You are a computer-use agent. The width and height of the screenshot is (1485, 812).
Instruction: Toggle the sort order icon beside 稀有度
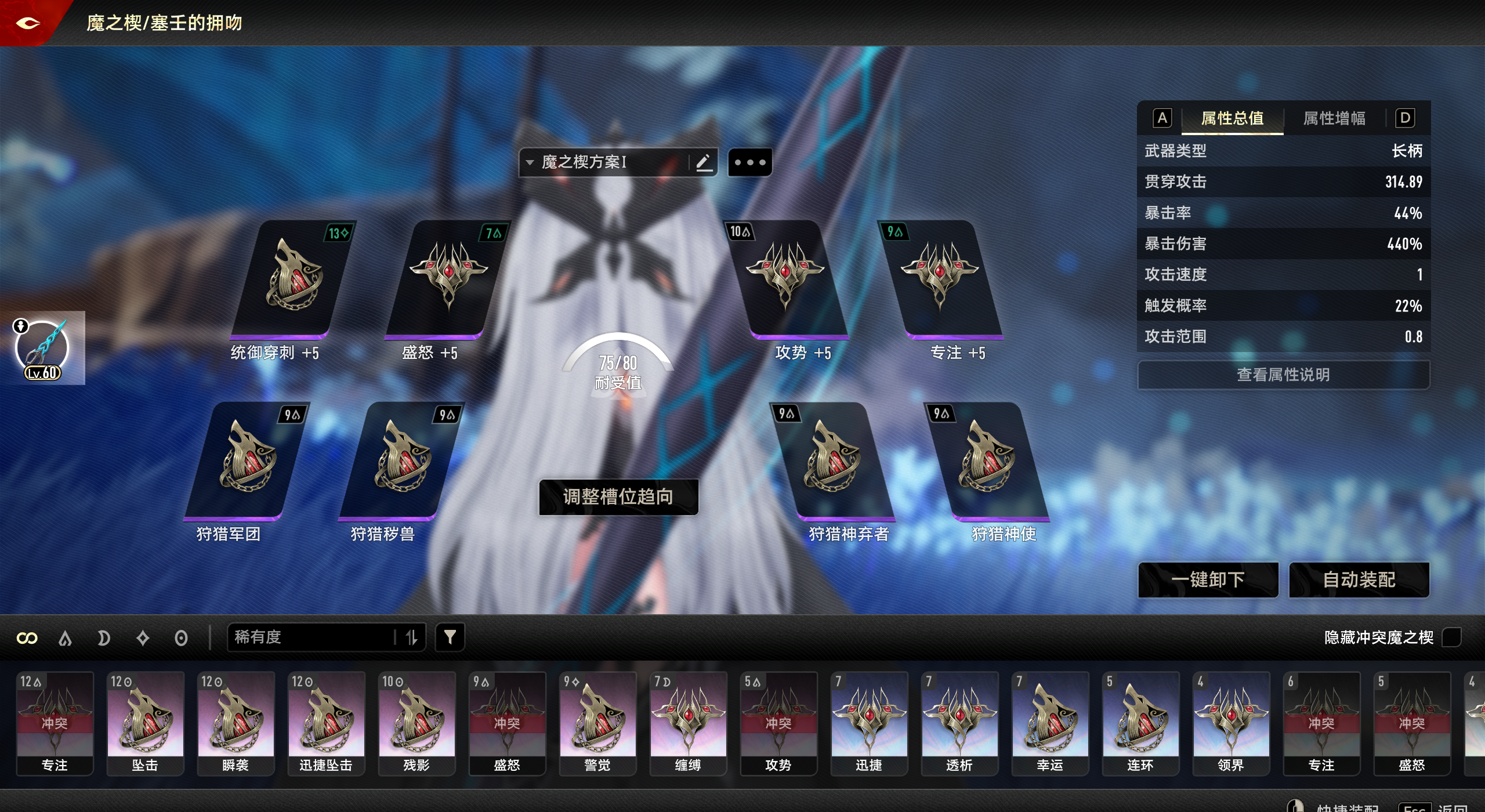(412, 637)
